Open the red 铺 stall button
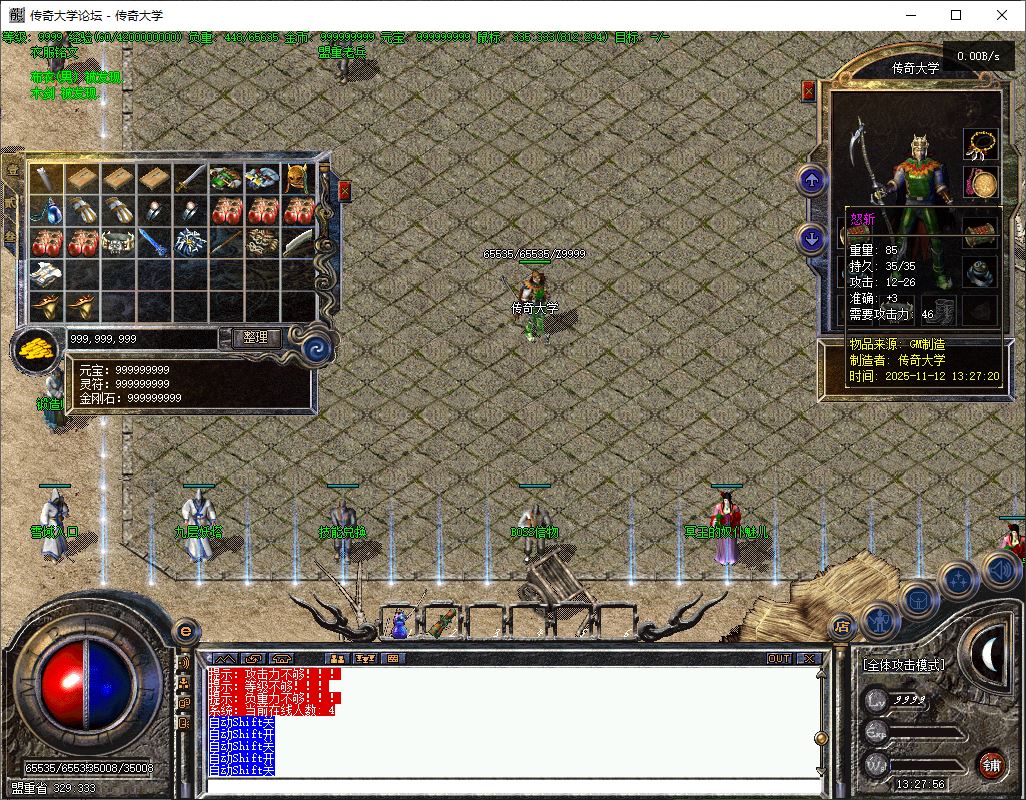 [x=990, y=765]
